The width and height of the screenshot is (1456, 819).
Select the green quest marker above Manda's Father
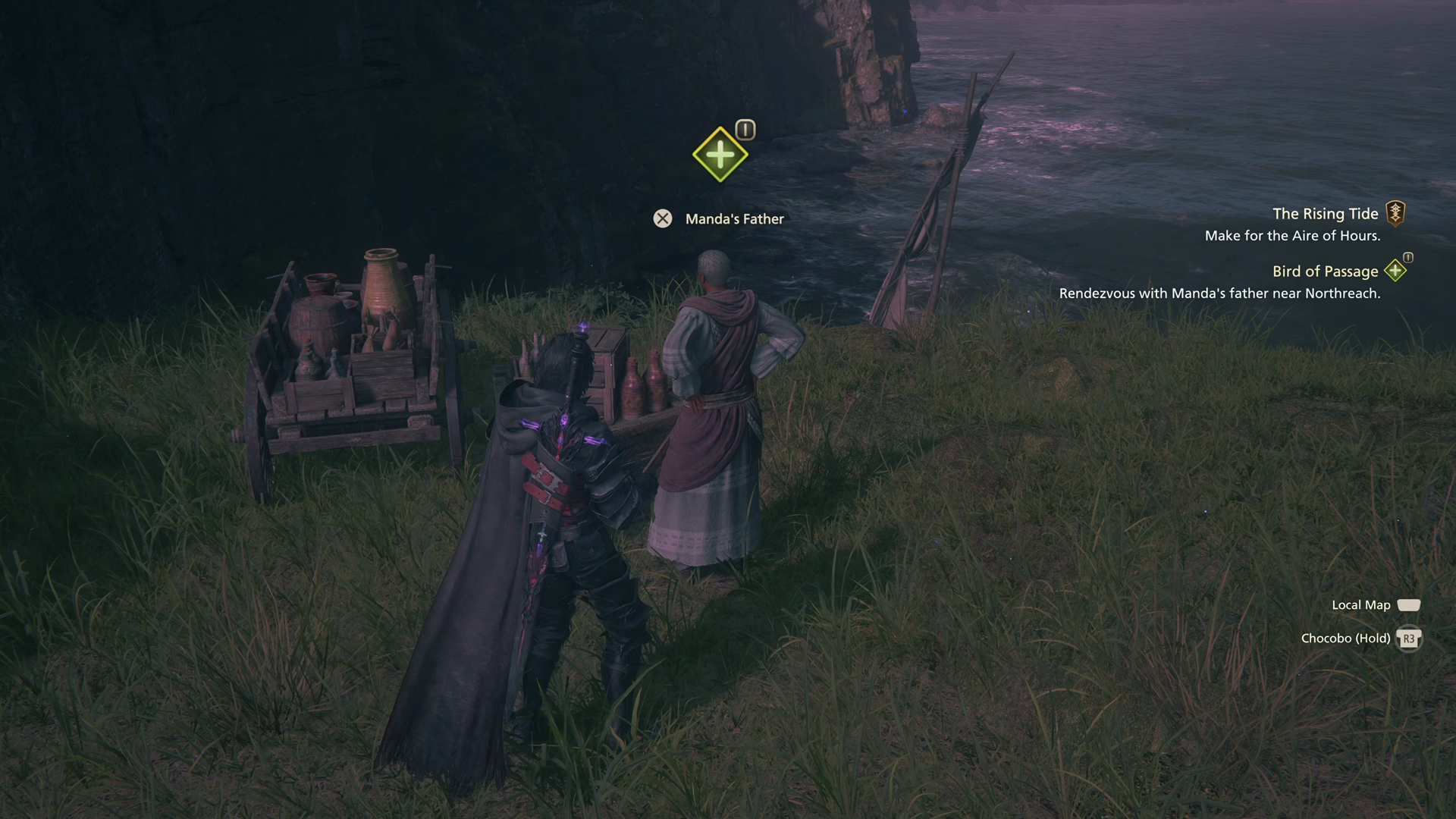point(720,155)
